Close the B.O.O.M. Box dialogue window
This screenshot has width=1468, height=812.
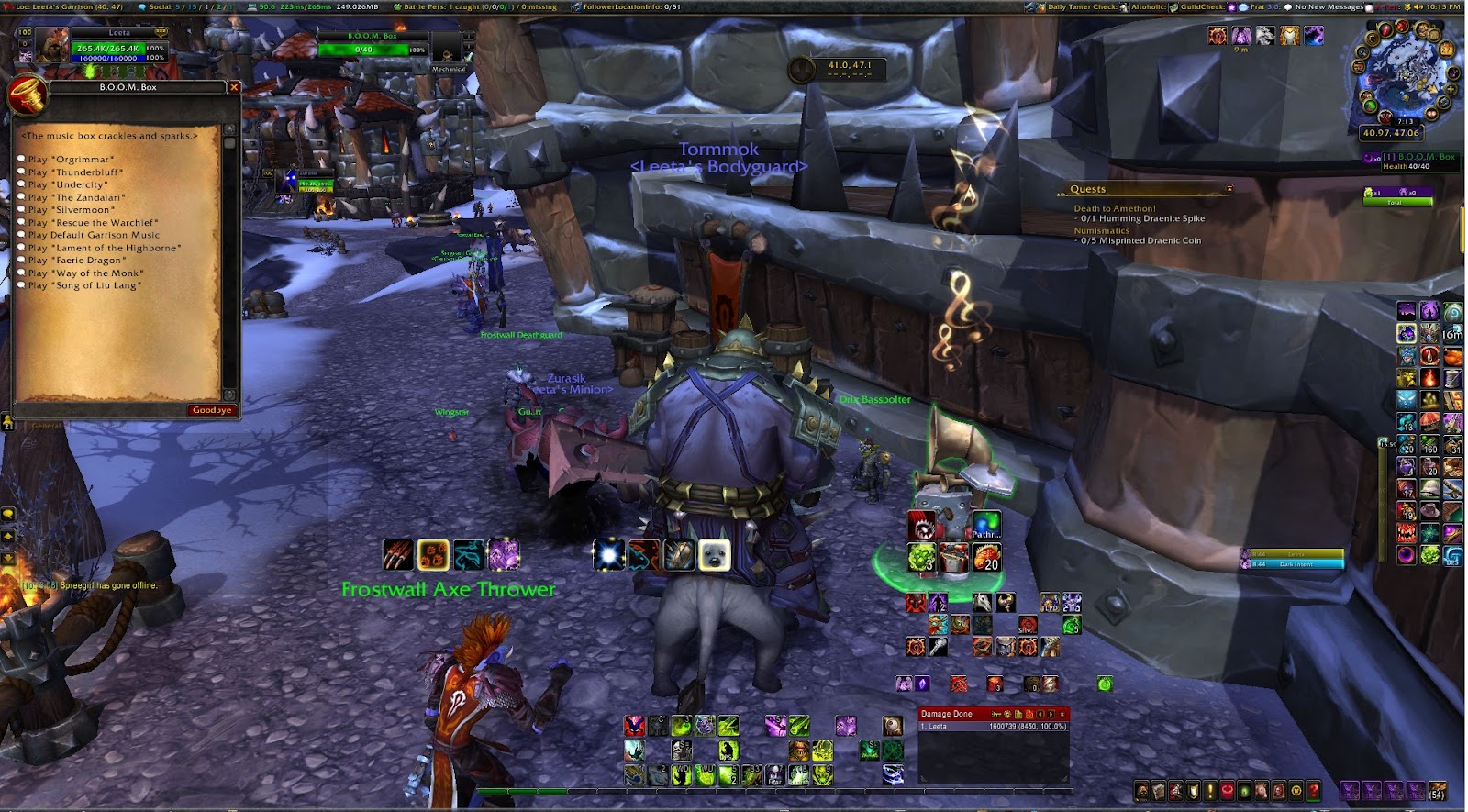click(x=234, y=87)
